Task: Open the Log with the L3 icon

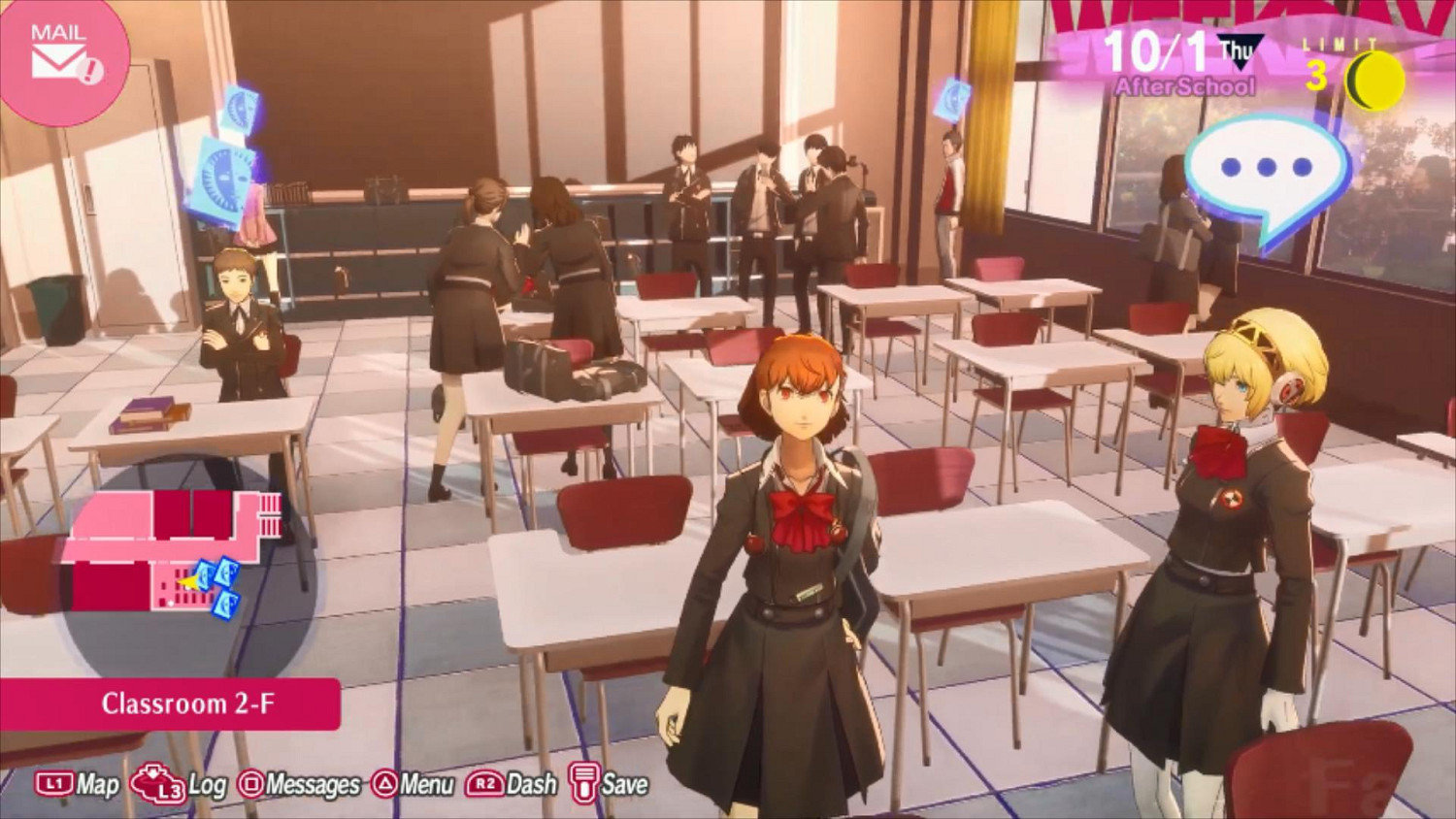Action: coord(155,782)
